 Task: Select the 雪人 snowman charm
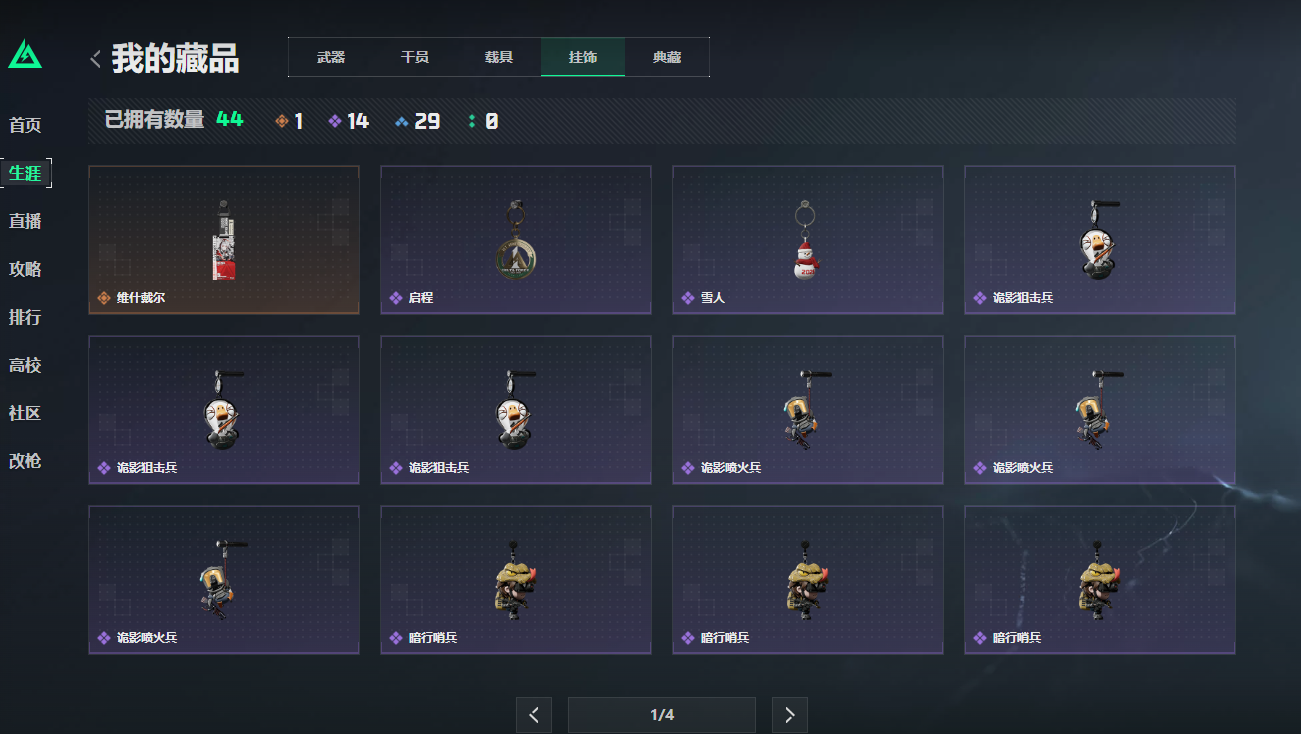coord(807,239)
